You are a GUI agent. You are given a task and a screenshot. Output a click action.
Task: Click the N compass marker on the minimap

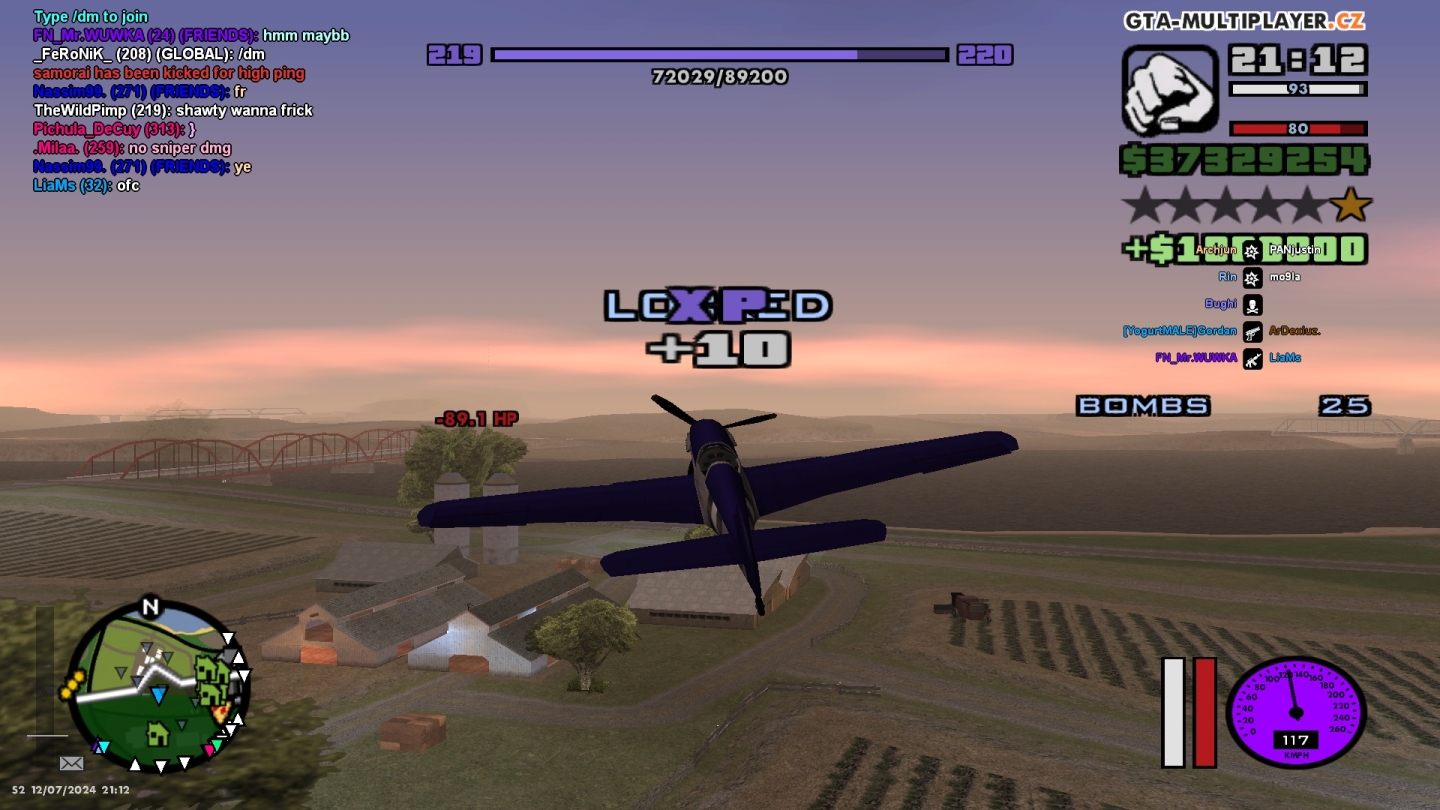click(150, 607)
